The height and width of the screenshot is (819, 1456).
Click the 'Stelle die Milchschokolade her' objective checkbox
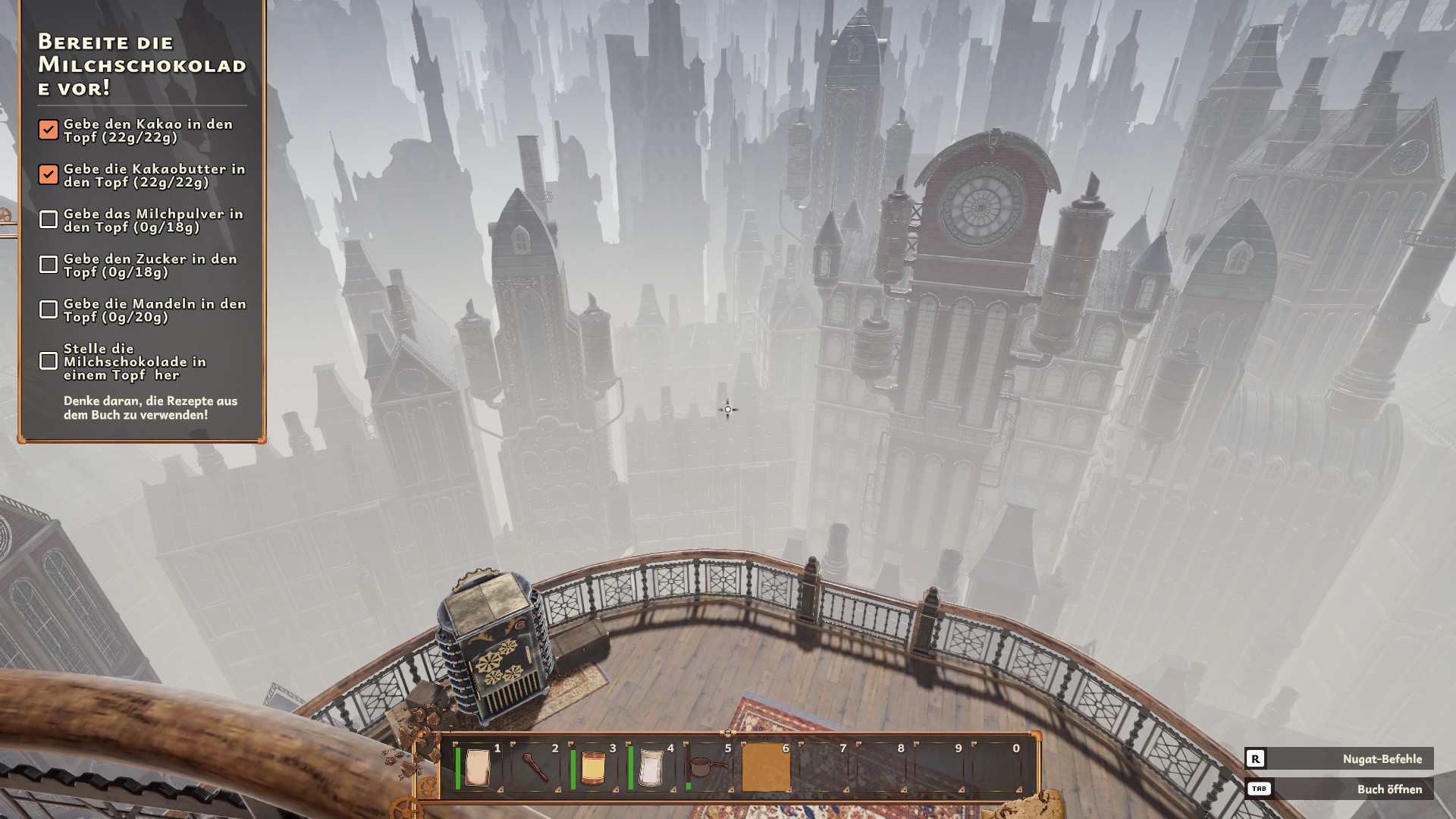click(x=49, y=361)
